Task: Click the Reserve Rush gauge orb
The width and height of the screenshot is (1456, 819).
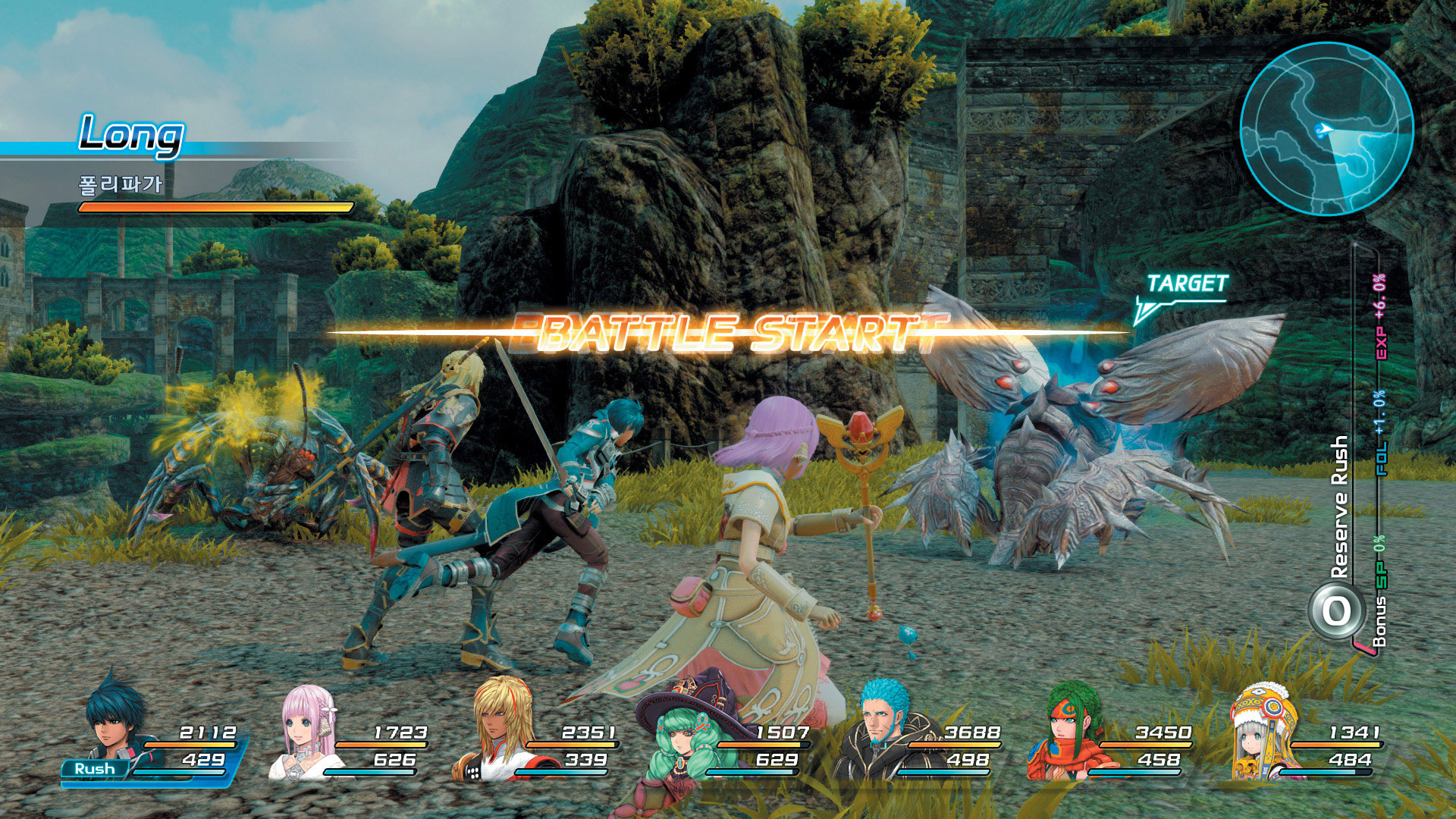Action: (x=1336, y=611)
